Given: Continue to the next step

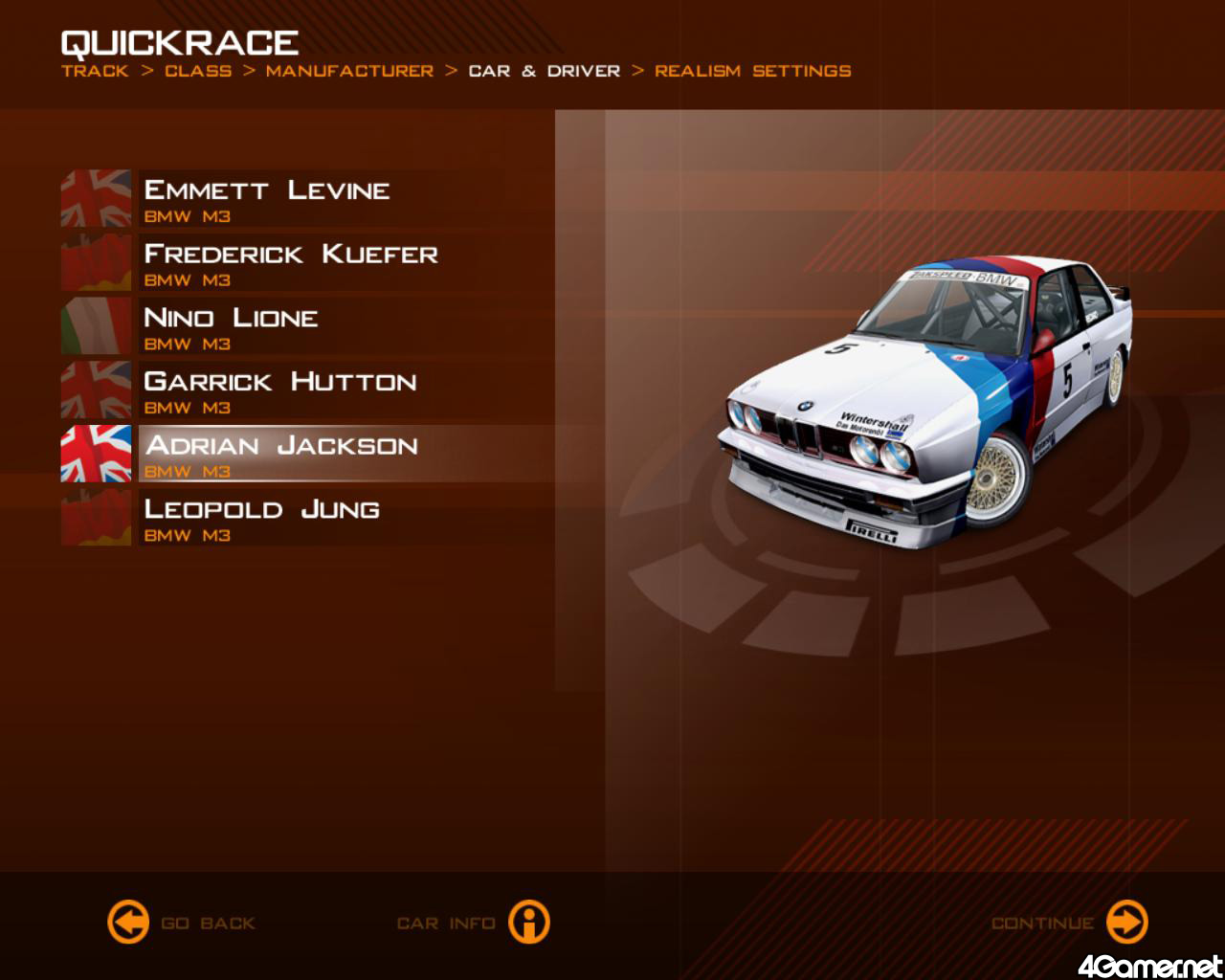Looking at the screenshot, I should tap(1126, 923).
